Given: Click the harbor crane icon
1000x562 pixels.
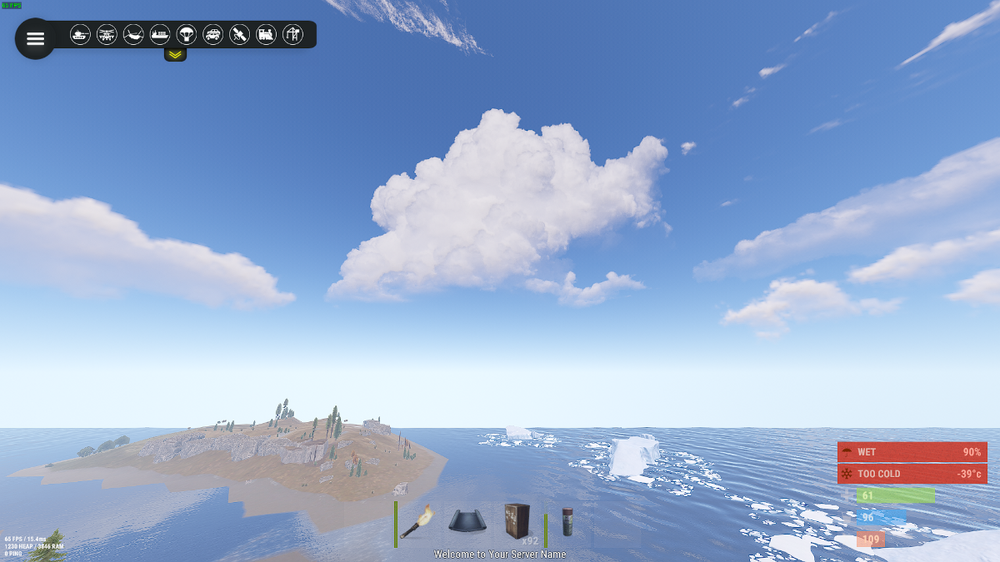Looking at the screenshot, I should (x=292, y=35).
